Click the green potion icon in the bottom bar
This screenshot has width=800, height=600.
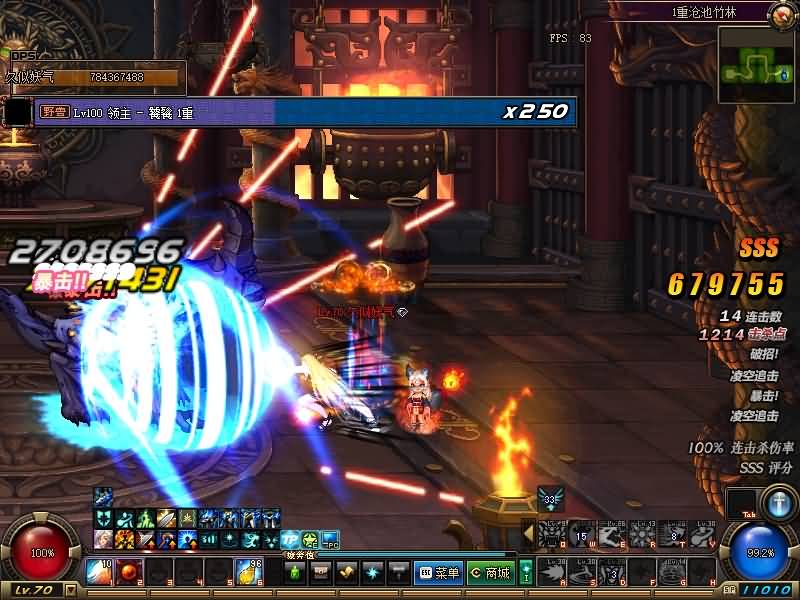point(295,572)
